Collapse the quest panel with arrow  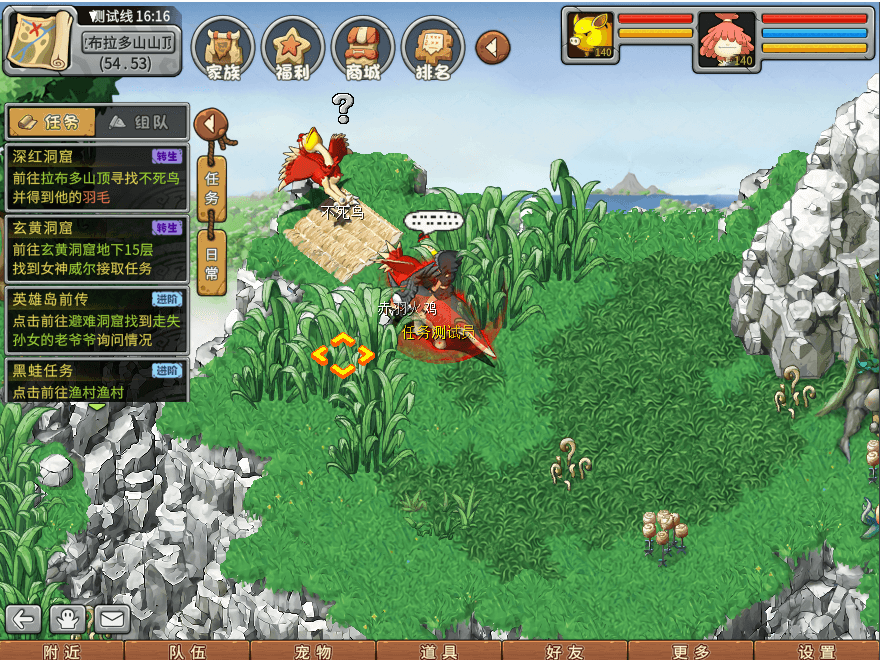point(210,125)
